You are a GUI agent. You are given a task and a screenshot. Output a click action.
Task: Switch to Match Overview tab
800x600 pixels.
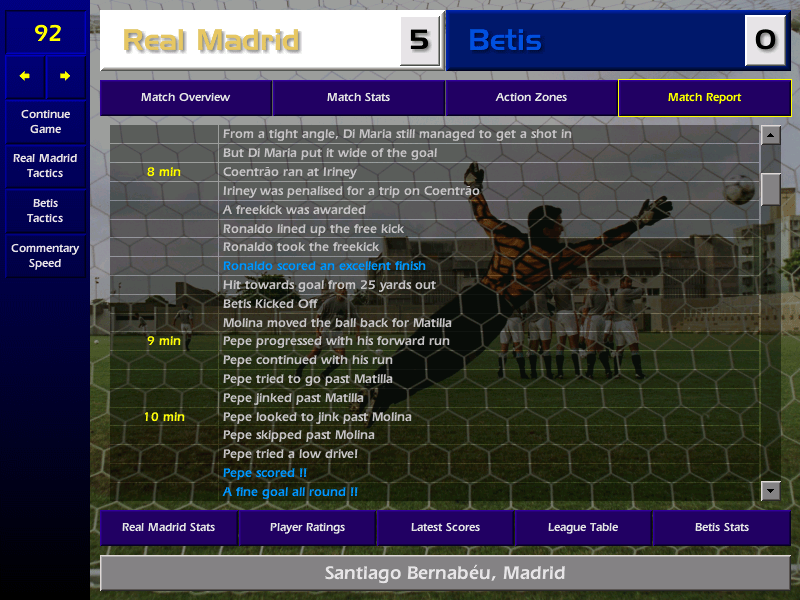(x=185, y=98)
